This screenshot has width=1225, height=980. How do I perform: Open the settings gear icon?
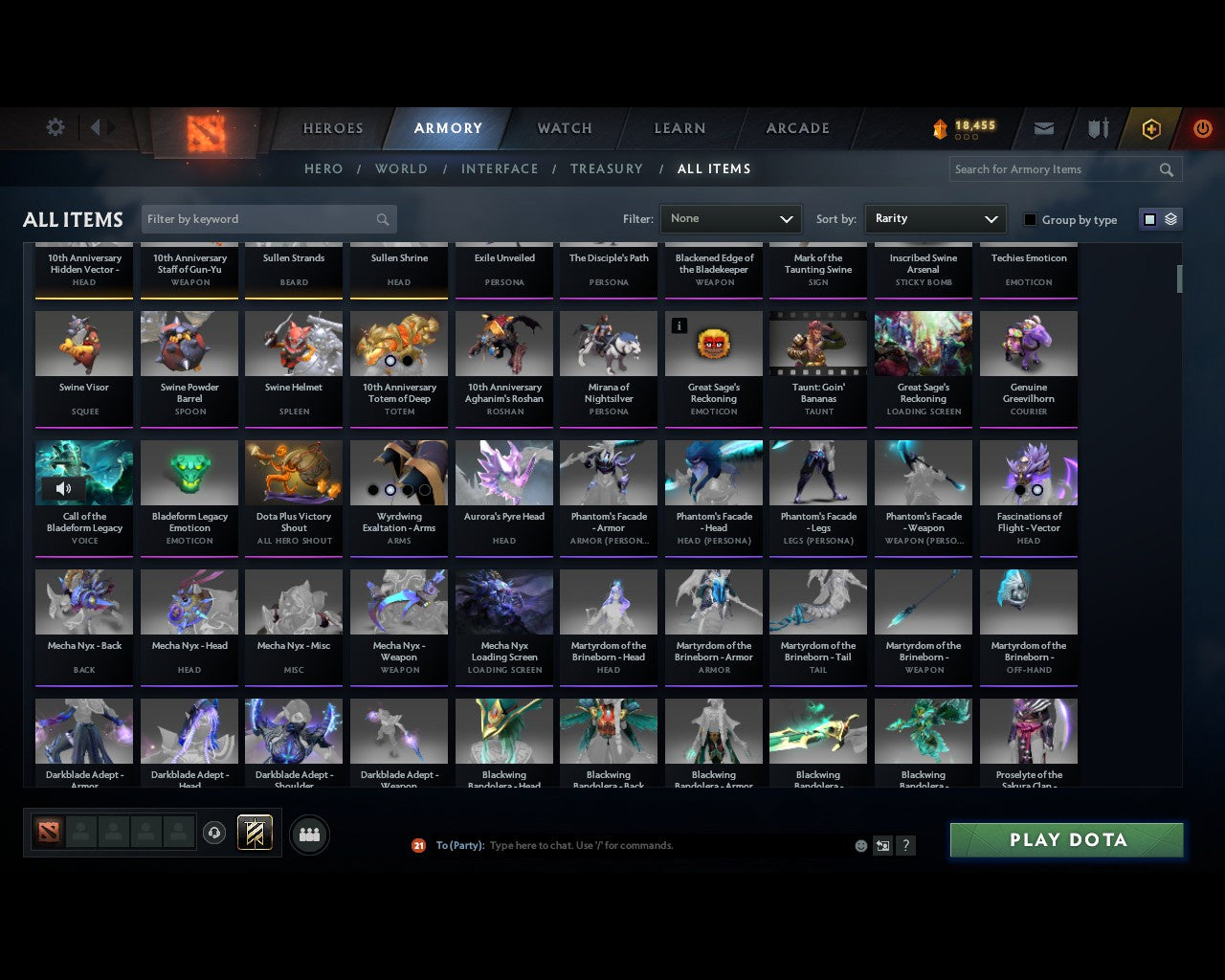(55, 127)
